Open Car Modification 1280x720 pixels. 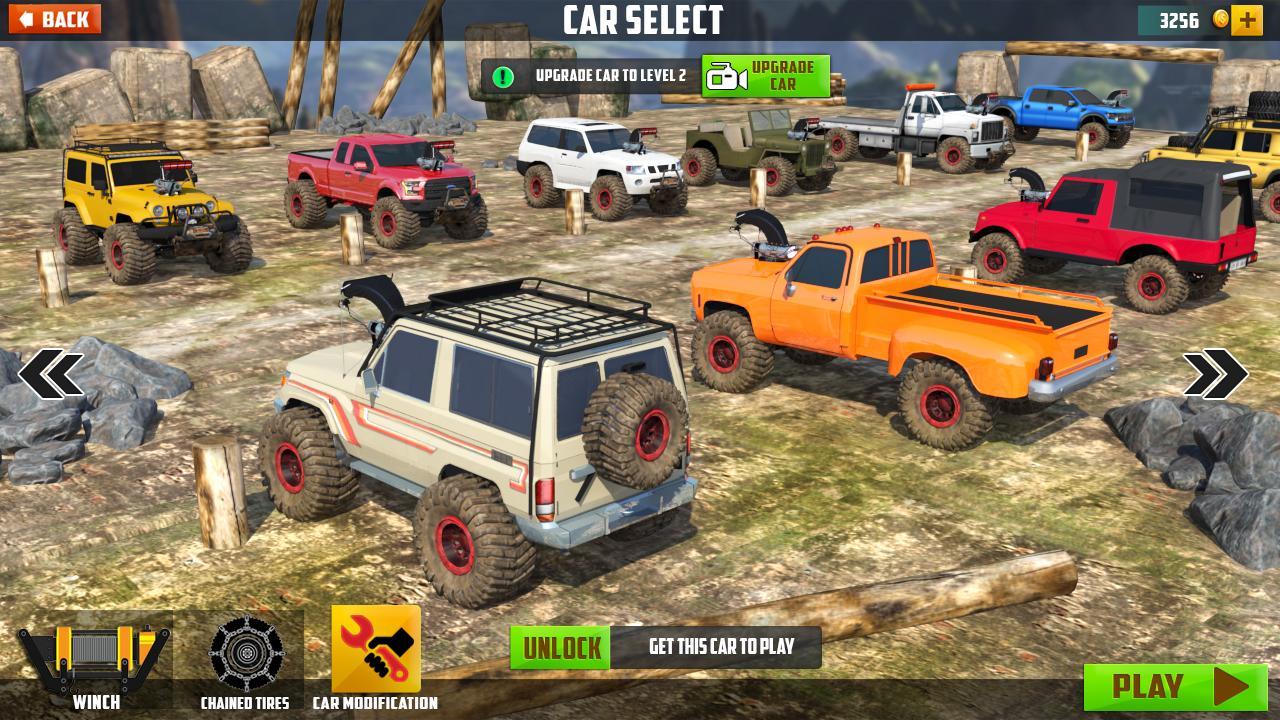(376, 657)
